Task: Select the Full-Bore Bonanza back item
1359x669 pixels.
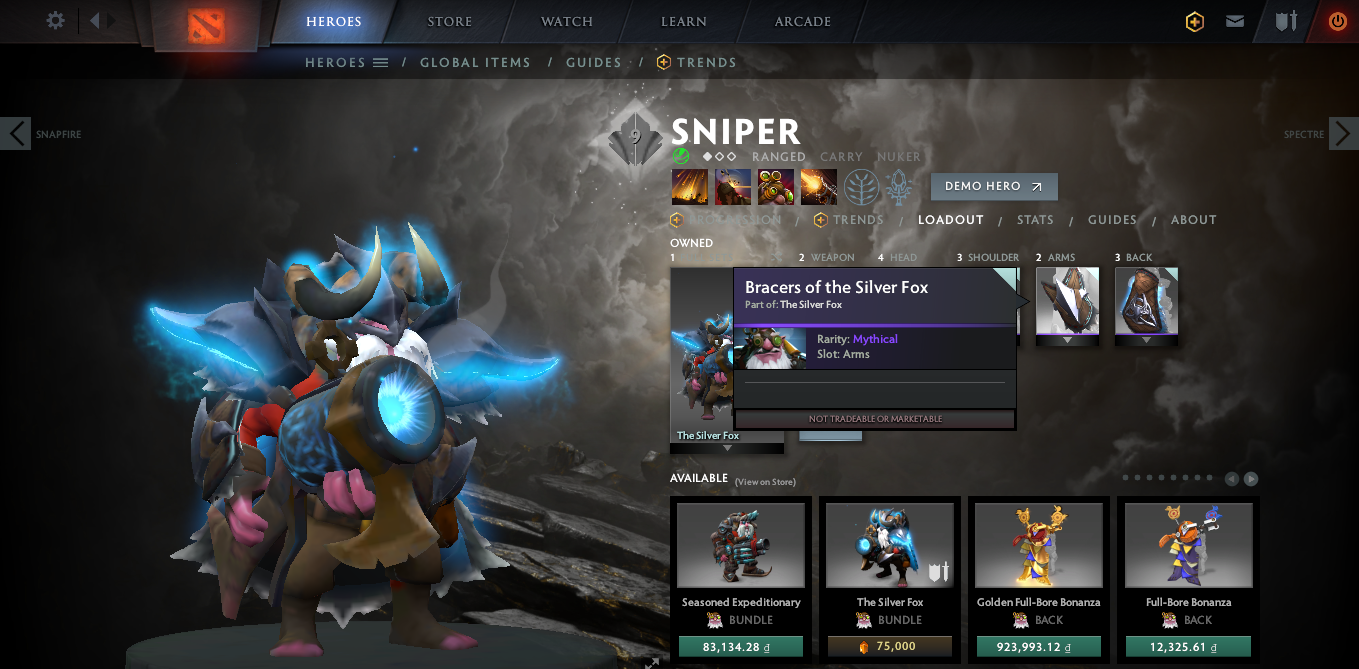Action: tap(1188, 545)
